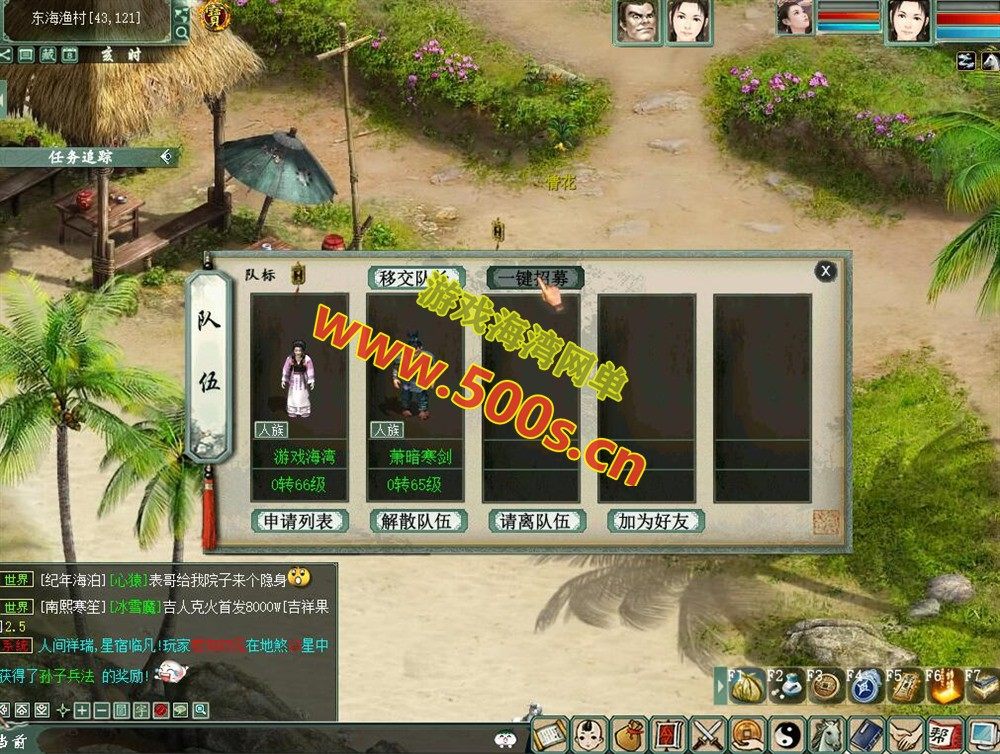Activate the 一键招募 one-click recruit button
Image resolution: width=1000 pixels, height=754 pixels.
(535, 278)
